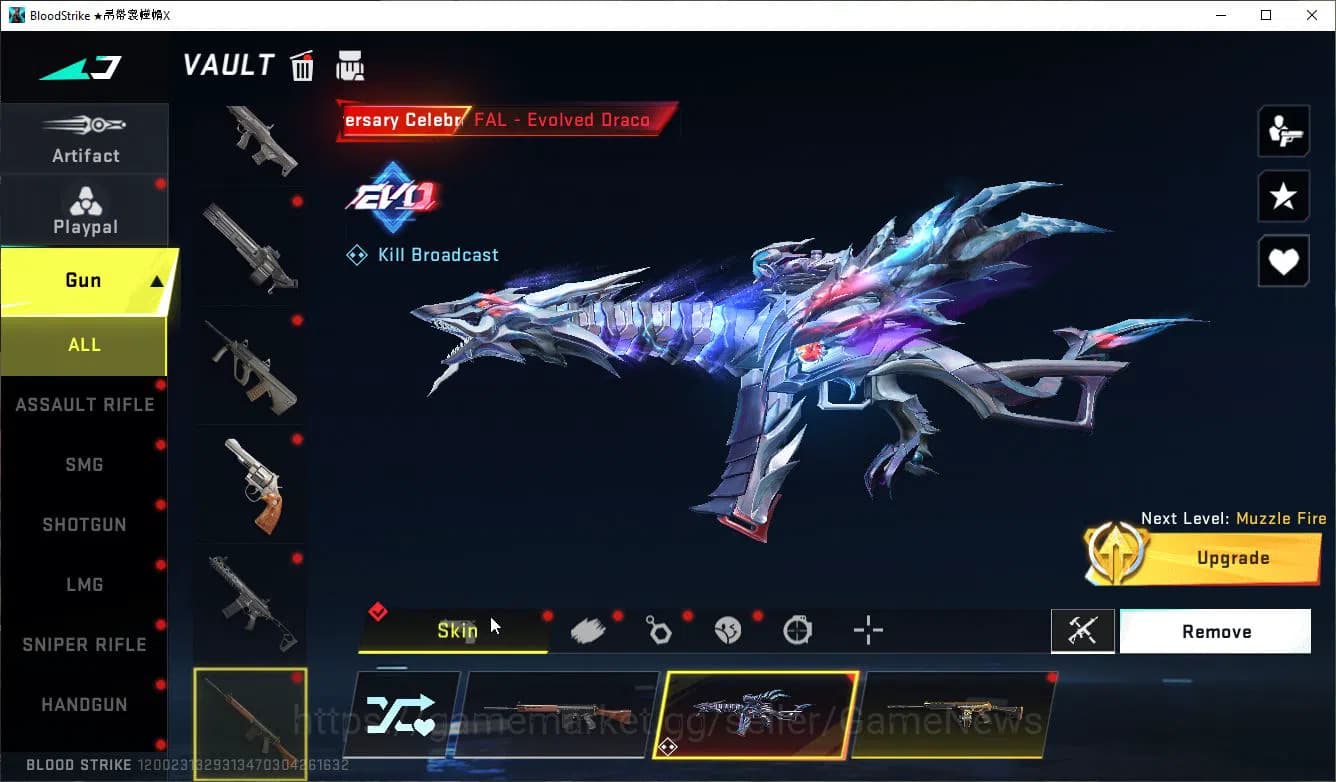Open the dismantle trash icon beside VAULT
Screen dimensions: 1336x782
pyautogui.click(x=302, y=65)
